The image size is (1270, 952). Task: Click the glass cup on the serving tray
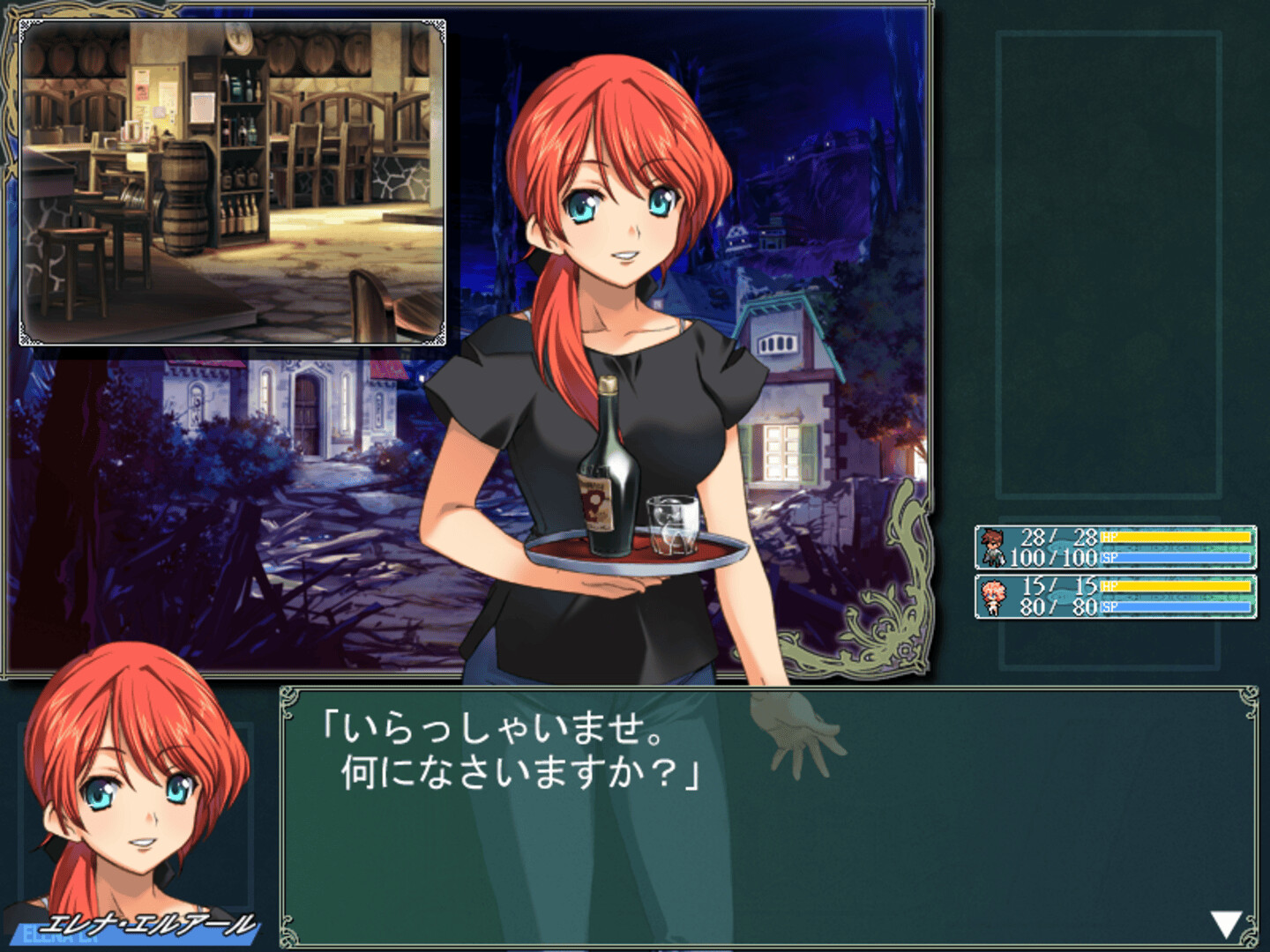(673, 524)
